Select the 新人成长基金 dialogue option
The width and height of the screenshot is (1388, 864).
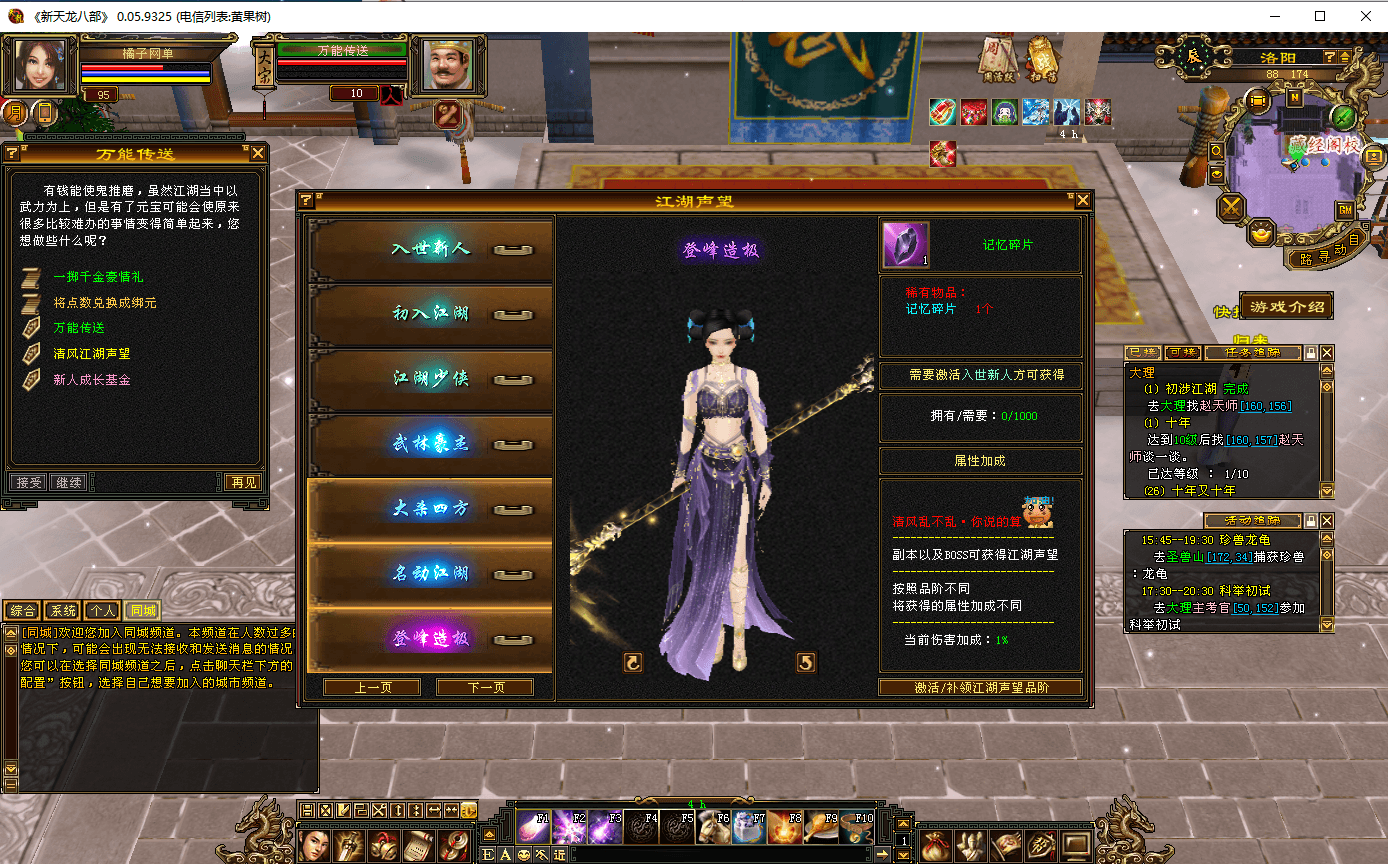pos(91,380)
